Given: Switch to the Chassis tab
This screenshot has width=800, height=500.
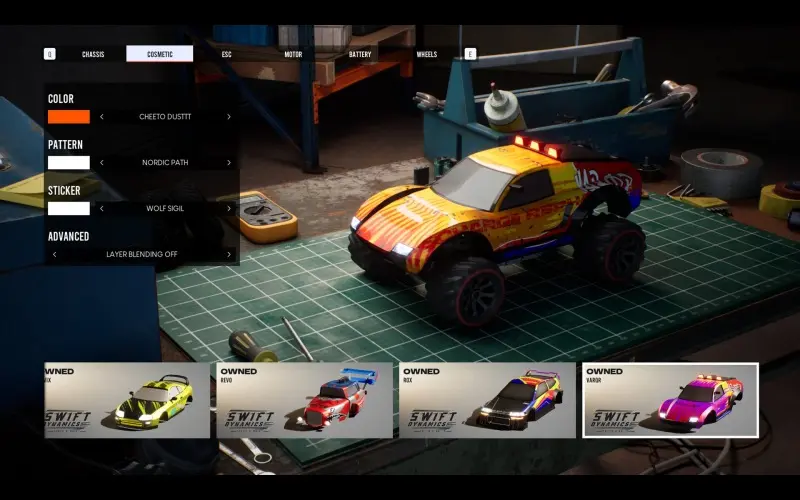Looking at the screenshot, I should (93, 54).
